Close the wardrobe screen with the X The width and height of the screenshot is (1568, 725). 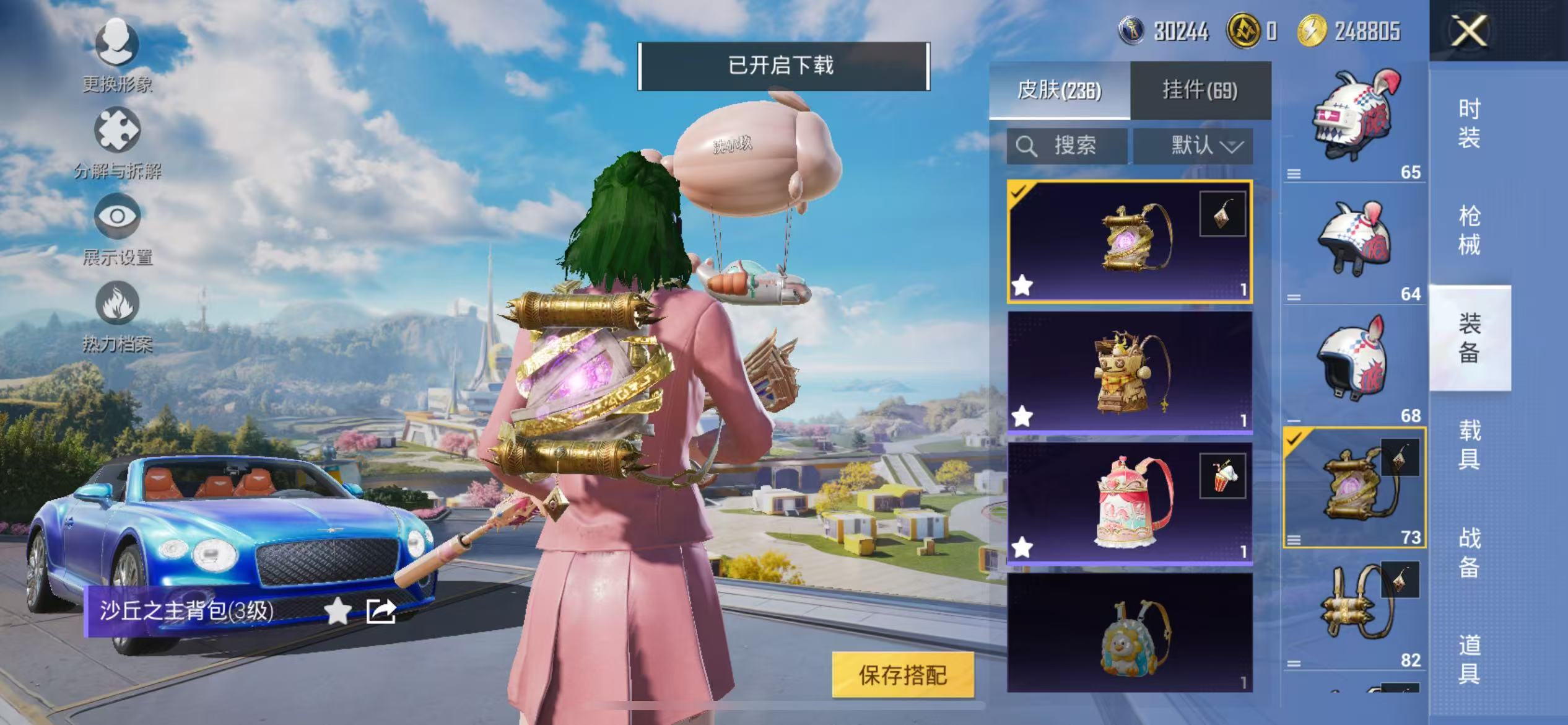coord(1469,30)
